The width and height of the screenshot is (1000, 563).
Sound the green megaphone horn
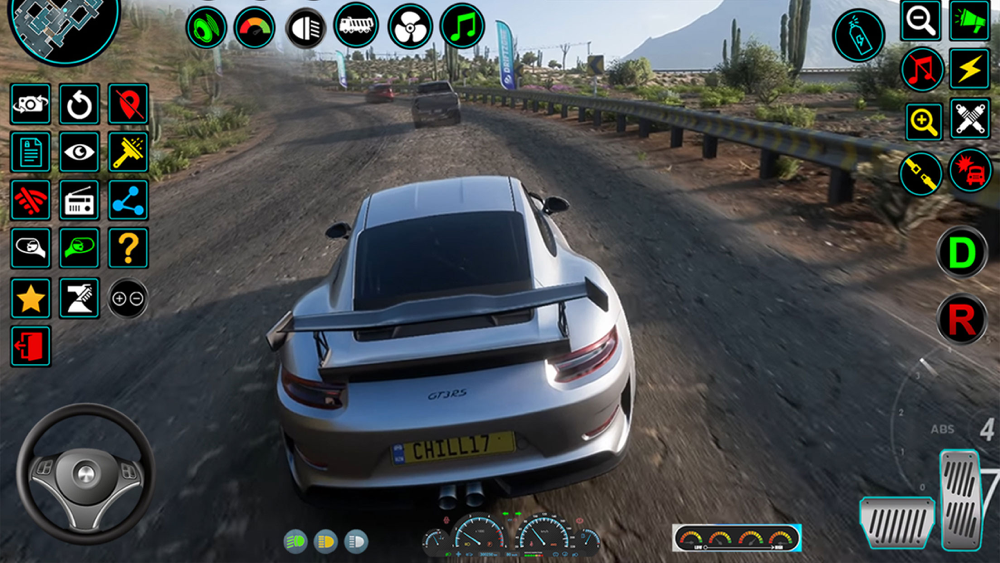(969, 20)
